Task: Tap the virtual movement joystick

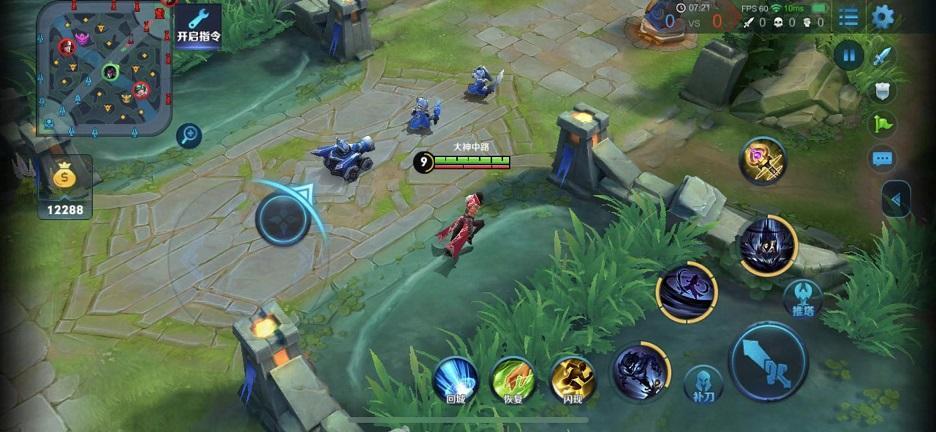Action: [x=282, y=218]
